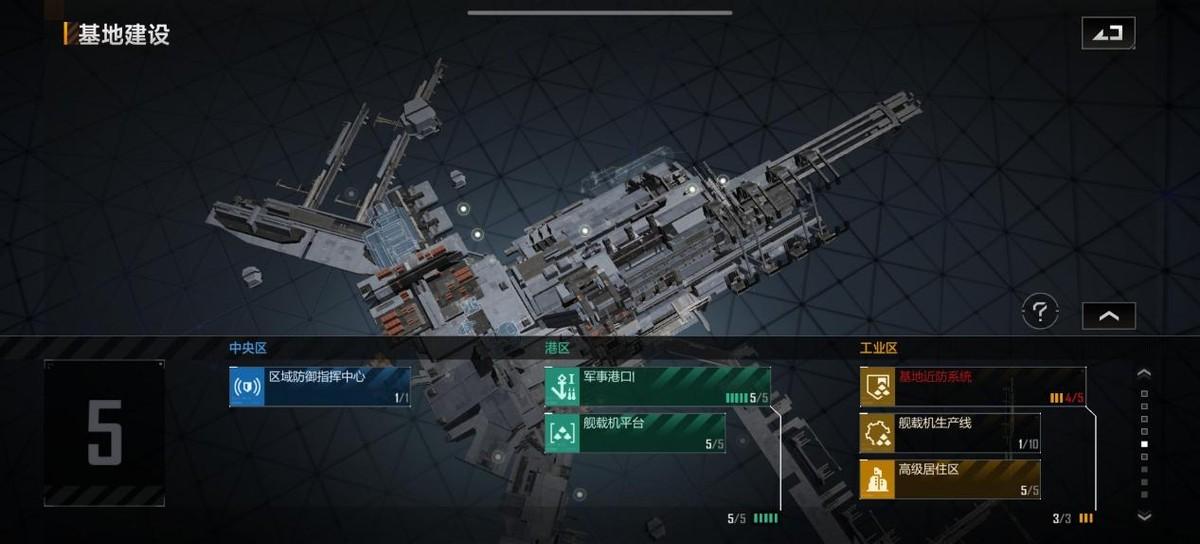Image resolution: width=1200 pixels, height=544 pixels.
Task: Click the scroll-up chevron on the level list
Action: coord(1145,373)
